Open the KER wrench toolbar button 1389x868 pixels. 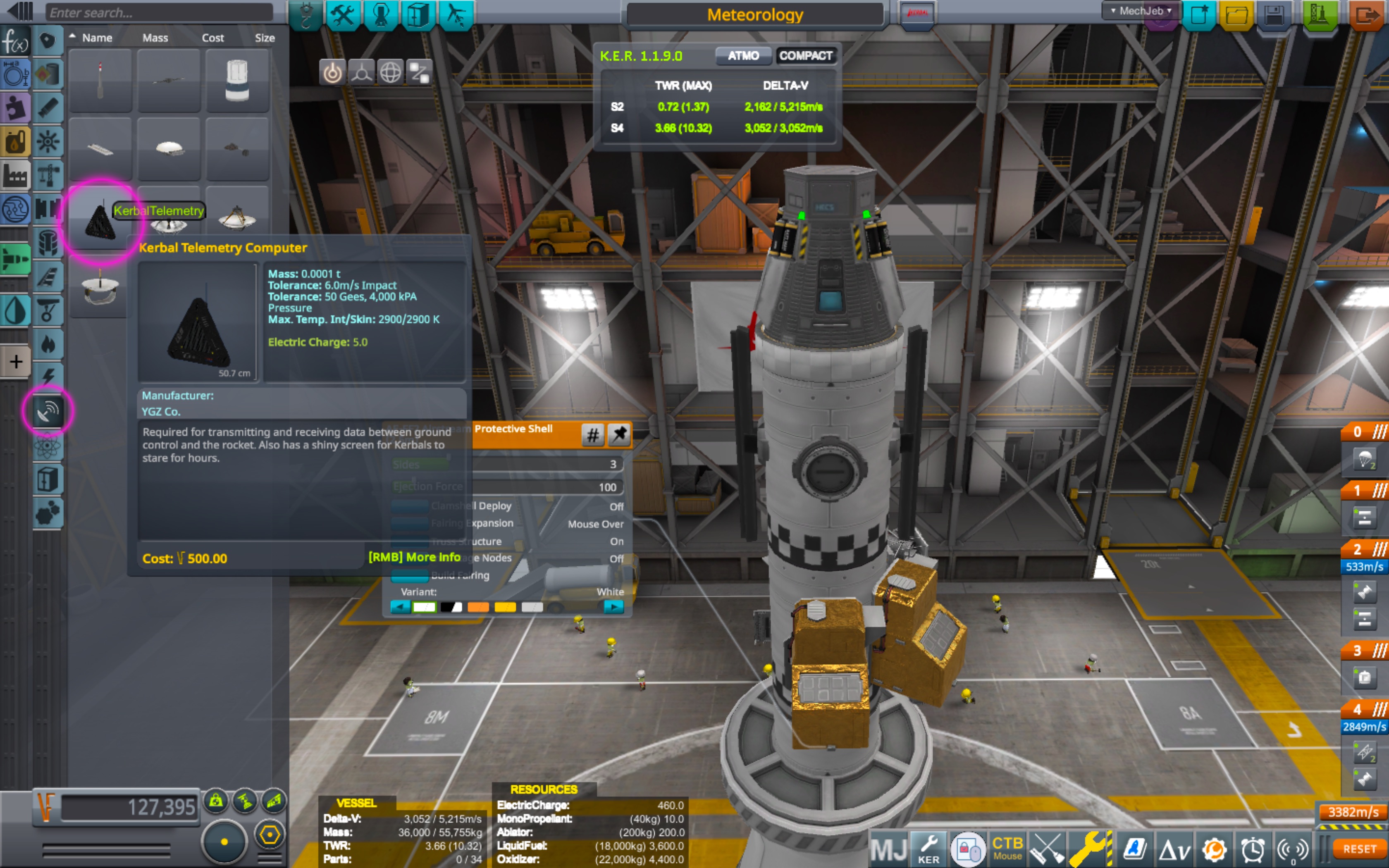tap(928, 849)
